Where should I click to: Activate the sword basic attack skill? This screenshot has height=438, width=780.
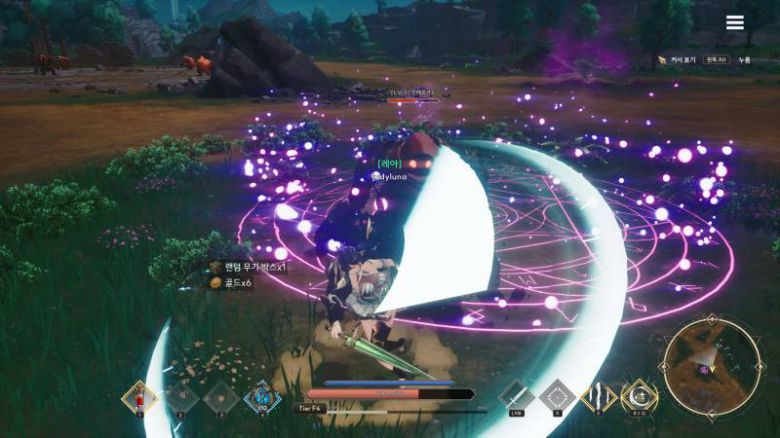point(516,396)
